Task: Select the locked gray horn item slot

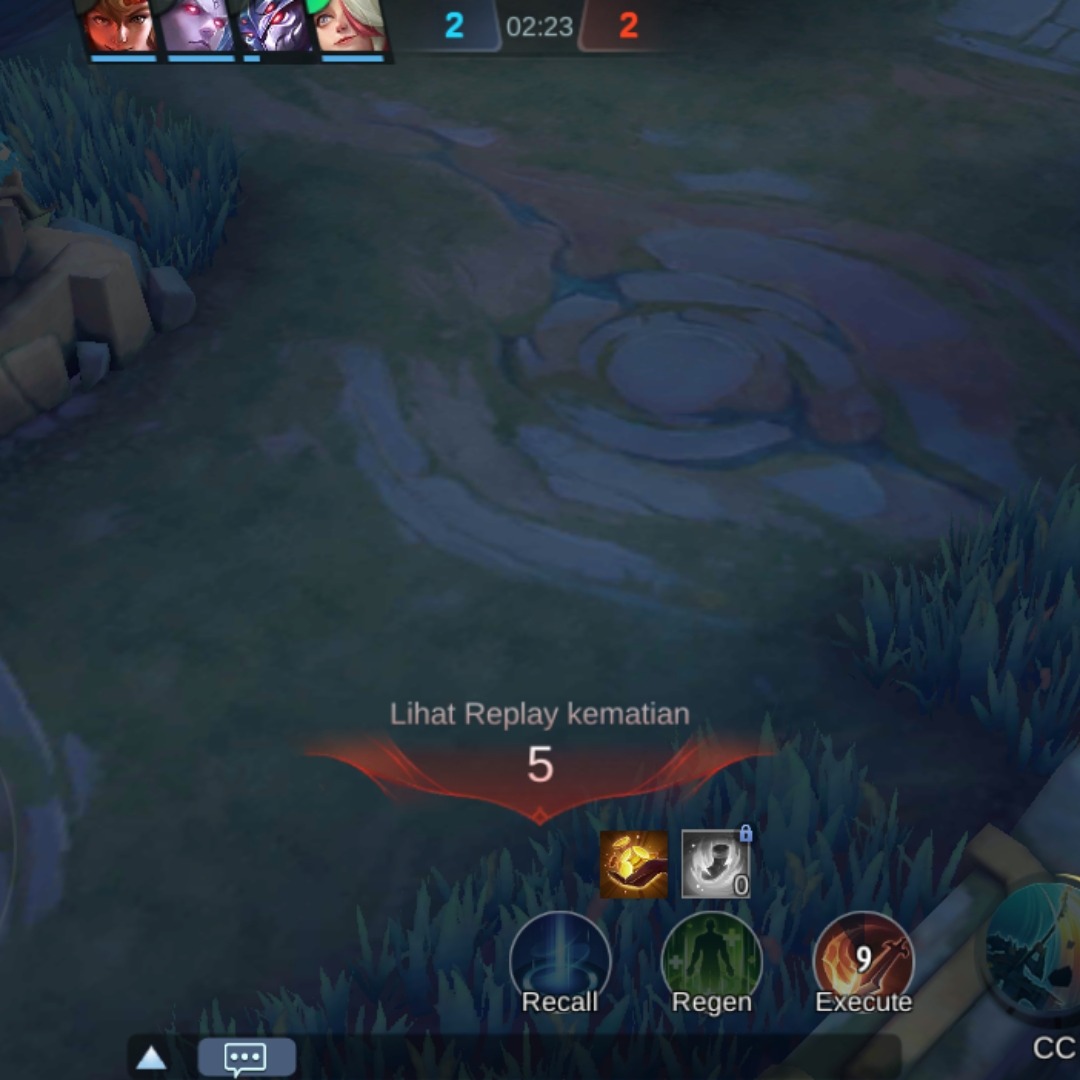Action: click(715, 864)
